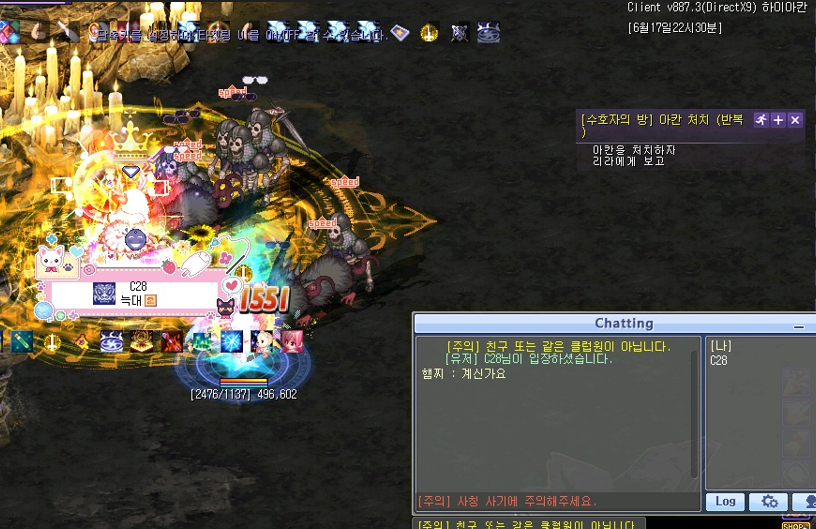Open the chat Log
Viewport: 816px width, 529px height.
[726, 501]
